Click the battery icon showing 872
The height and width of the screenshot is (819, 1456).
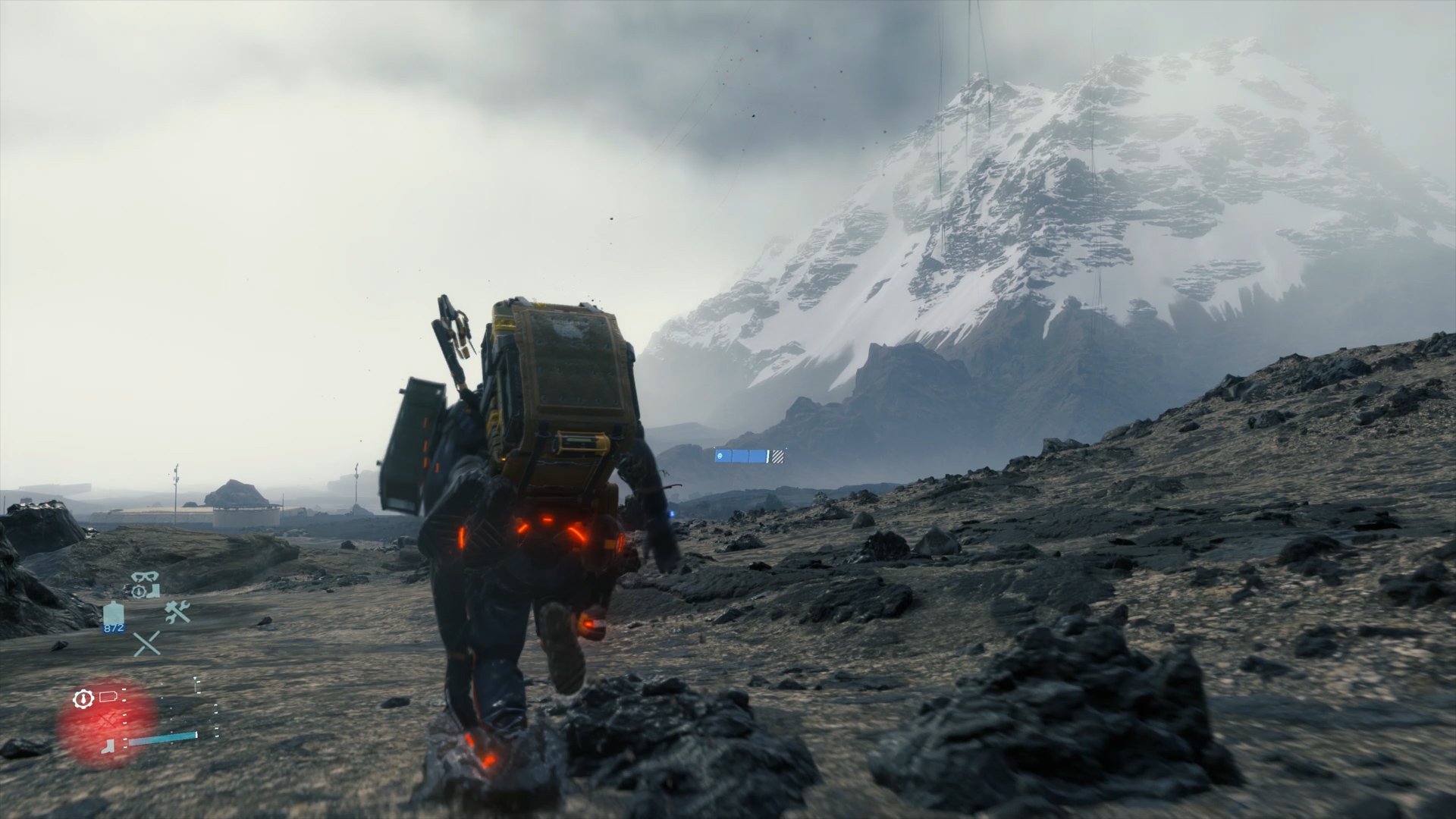coord(114,614)
